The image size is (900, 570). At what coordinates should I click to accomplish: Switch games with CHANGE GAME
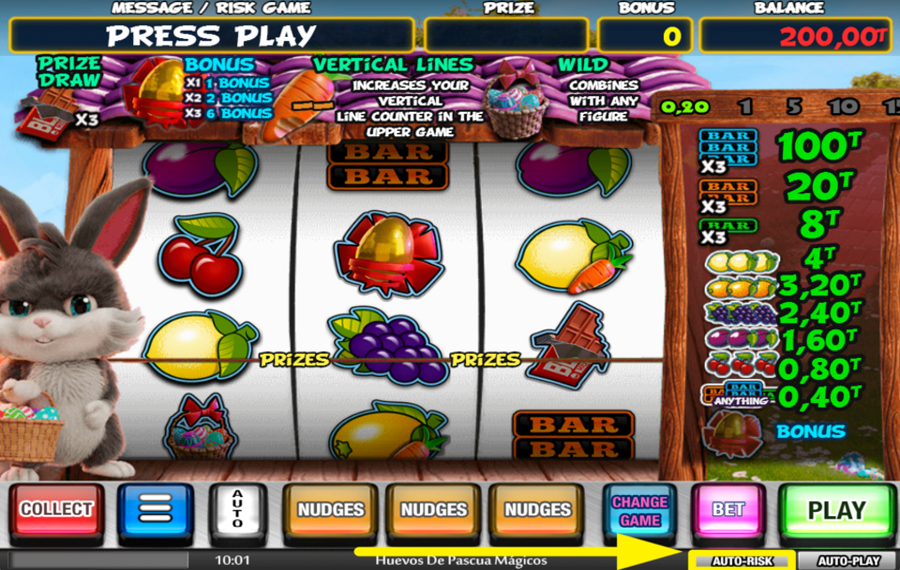(640, 510)
